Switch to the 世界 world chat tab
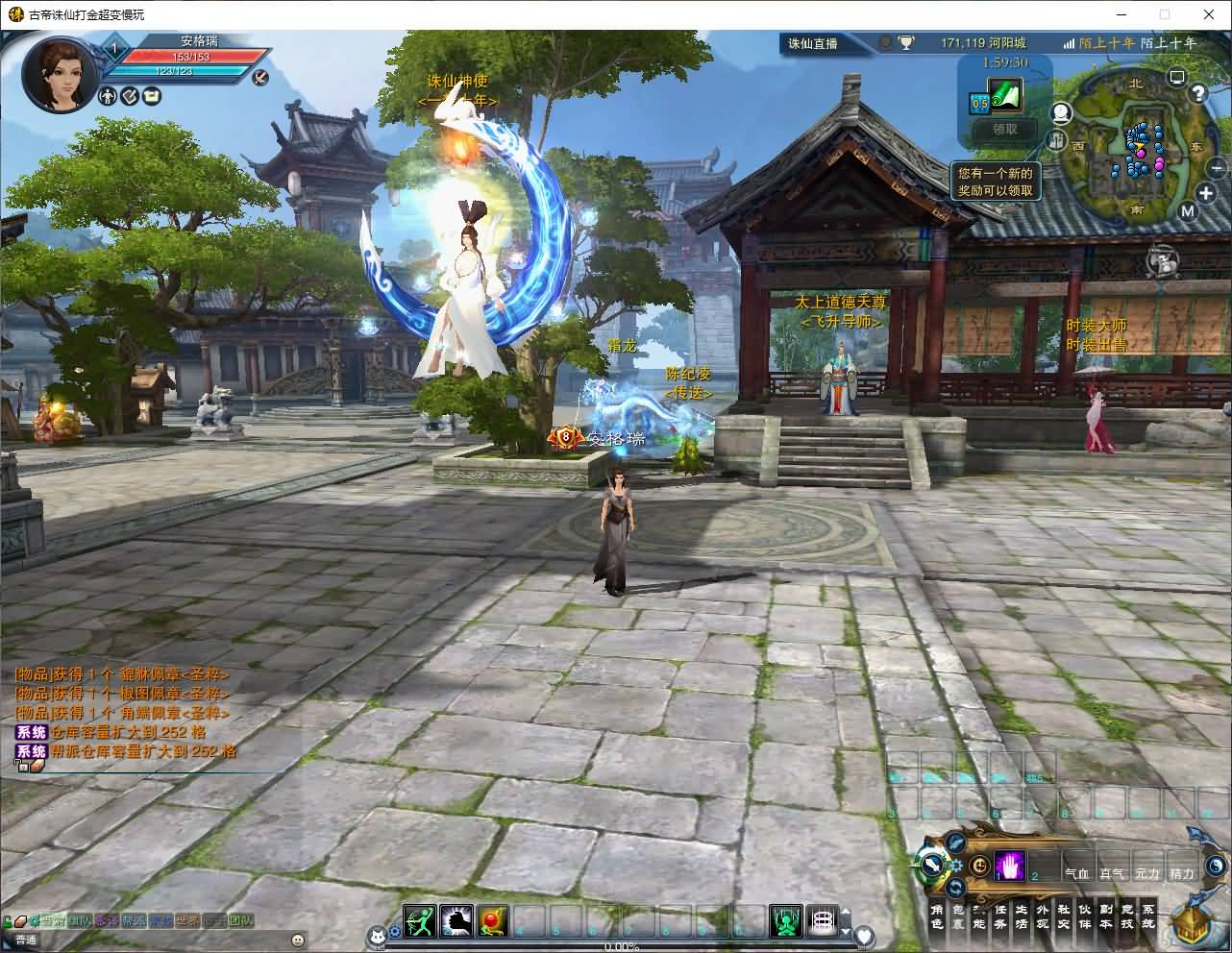Viewport: 1232px width, 953px height. pyautogui.click(x=186, y=920)
